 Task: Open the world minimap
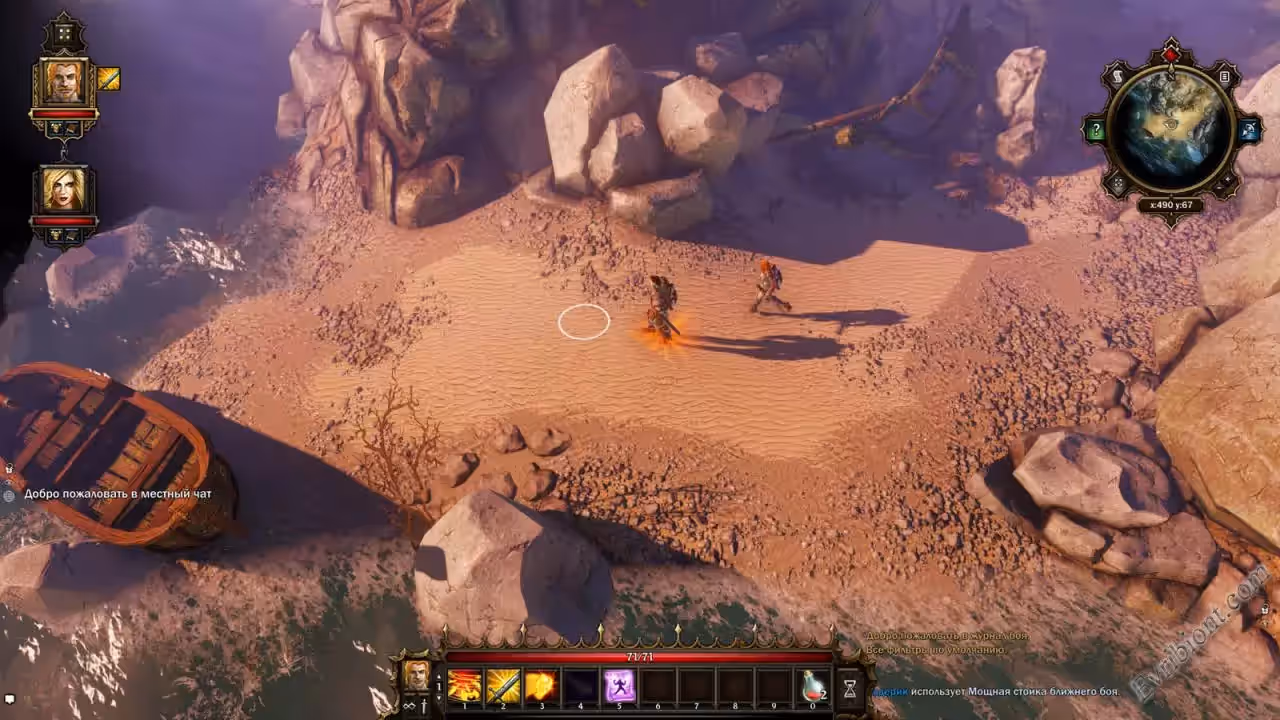[x=1171, y=129]
